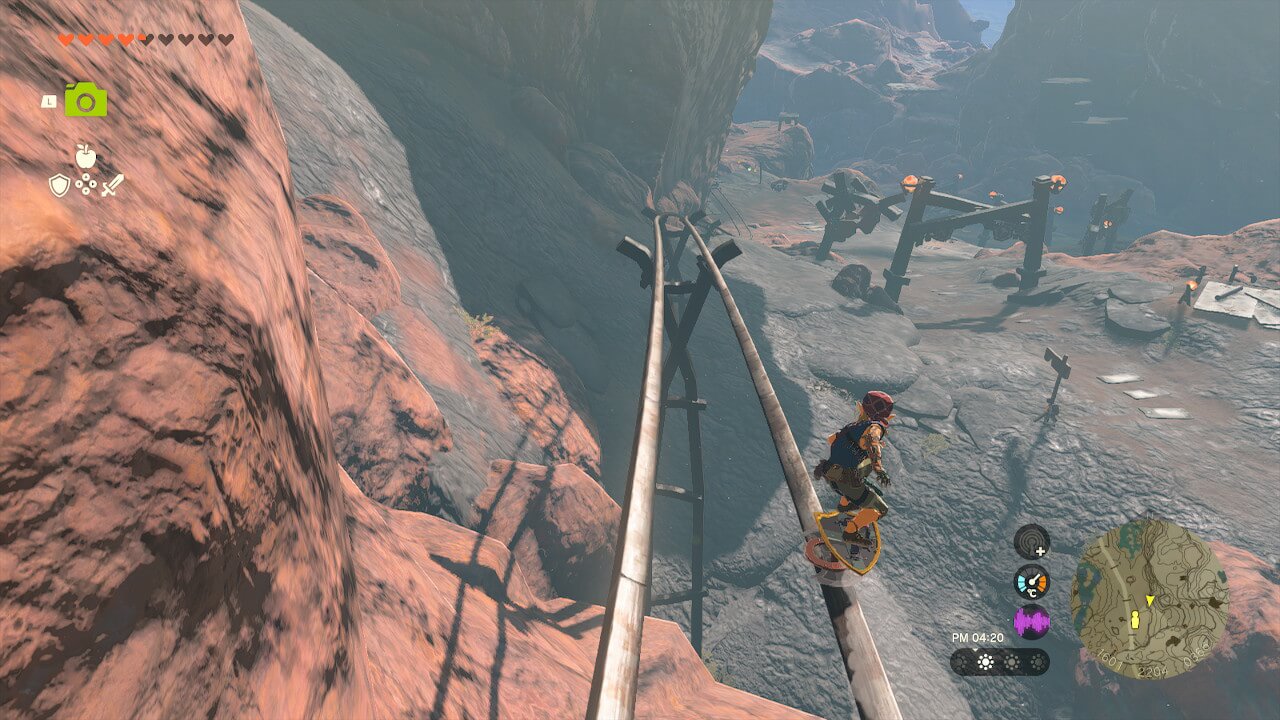Open the apple food quick-menu icon
1280x720 pixels.
point(86,155)
